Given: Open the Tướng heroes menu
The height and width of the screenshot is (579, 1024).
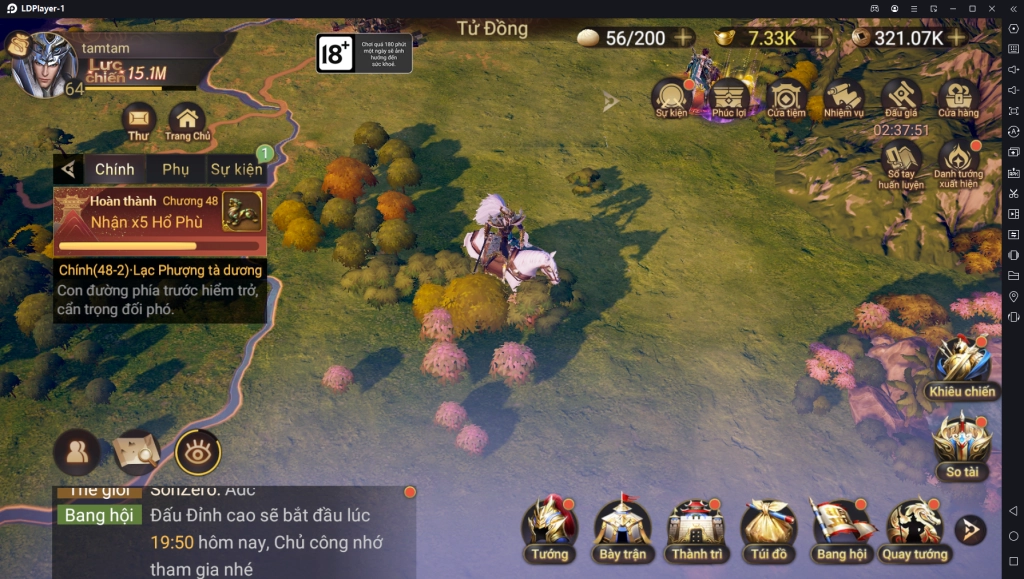Looking at the screenshot, I should tap(549, 527).
